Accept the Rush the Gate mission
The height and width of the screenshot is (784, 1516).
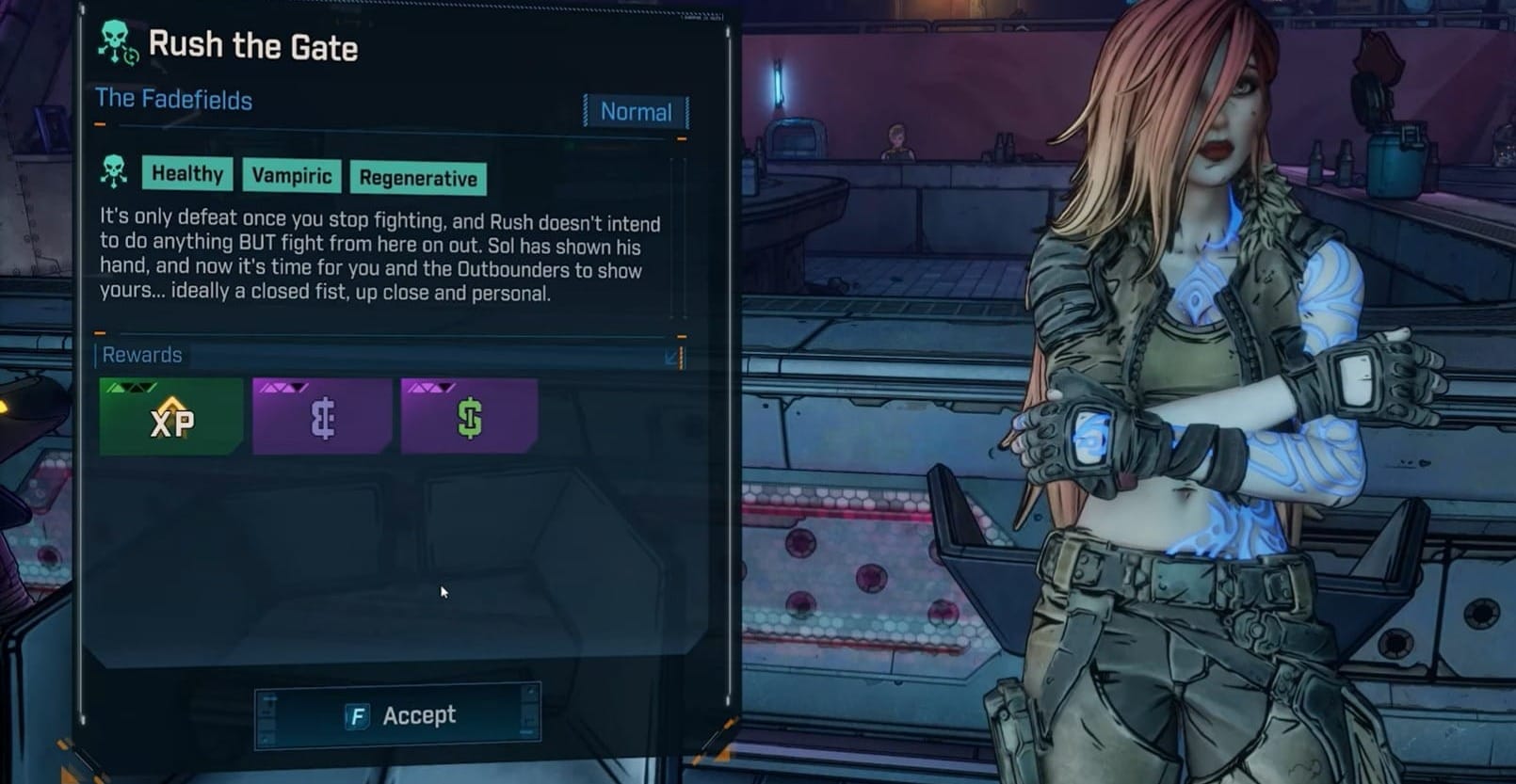pos(398,715)
